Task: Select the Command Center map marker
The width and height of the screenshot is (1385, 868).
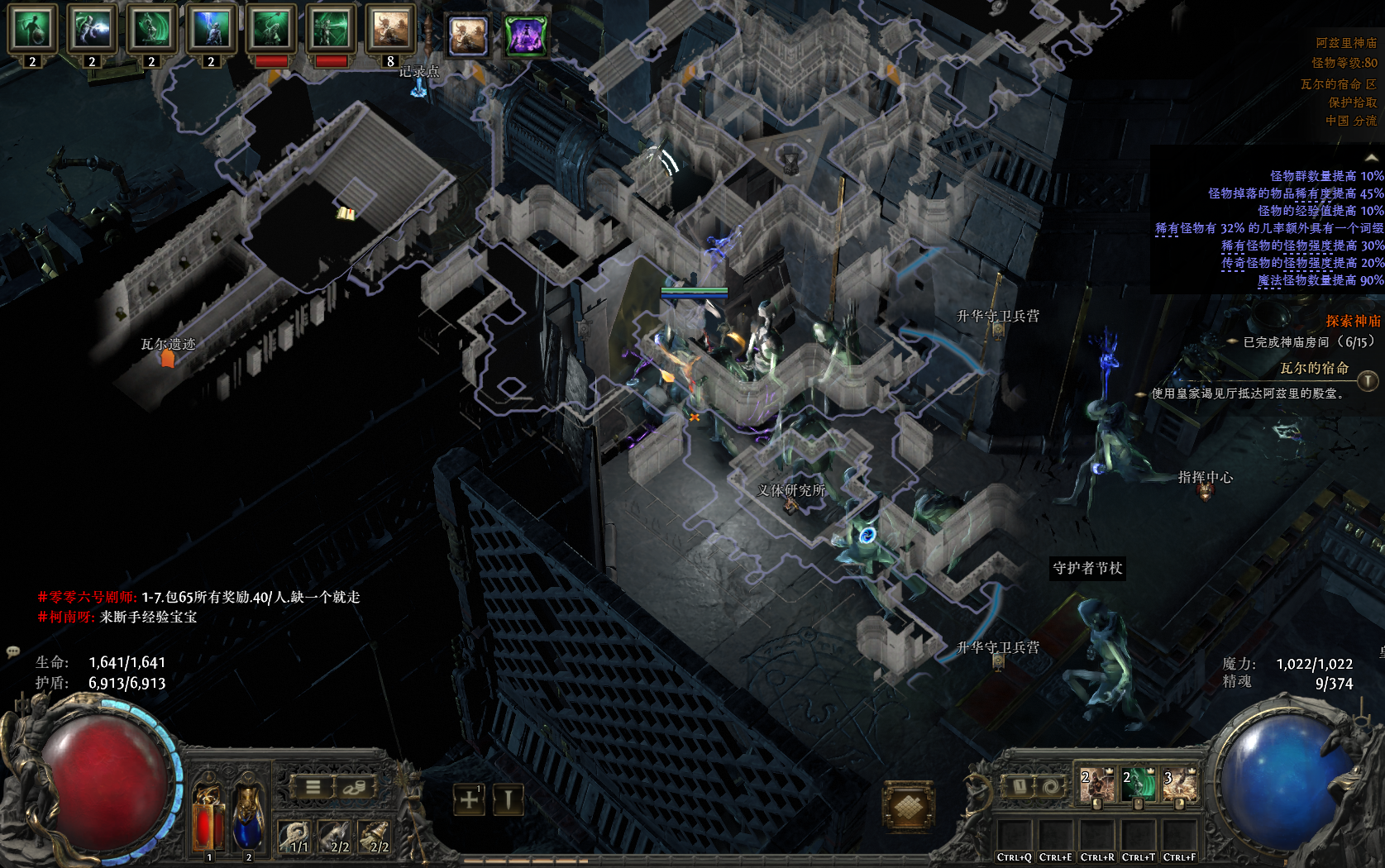Action: [1206, 491]
